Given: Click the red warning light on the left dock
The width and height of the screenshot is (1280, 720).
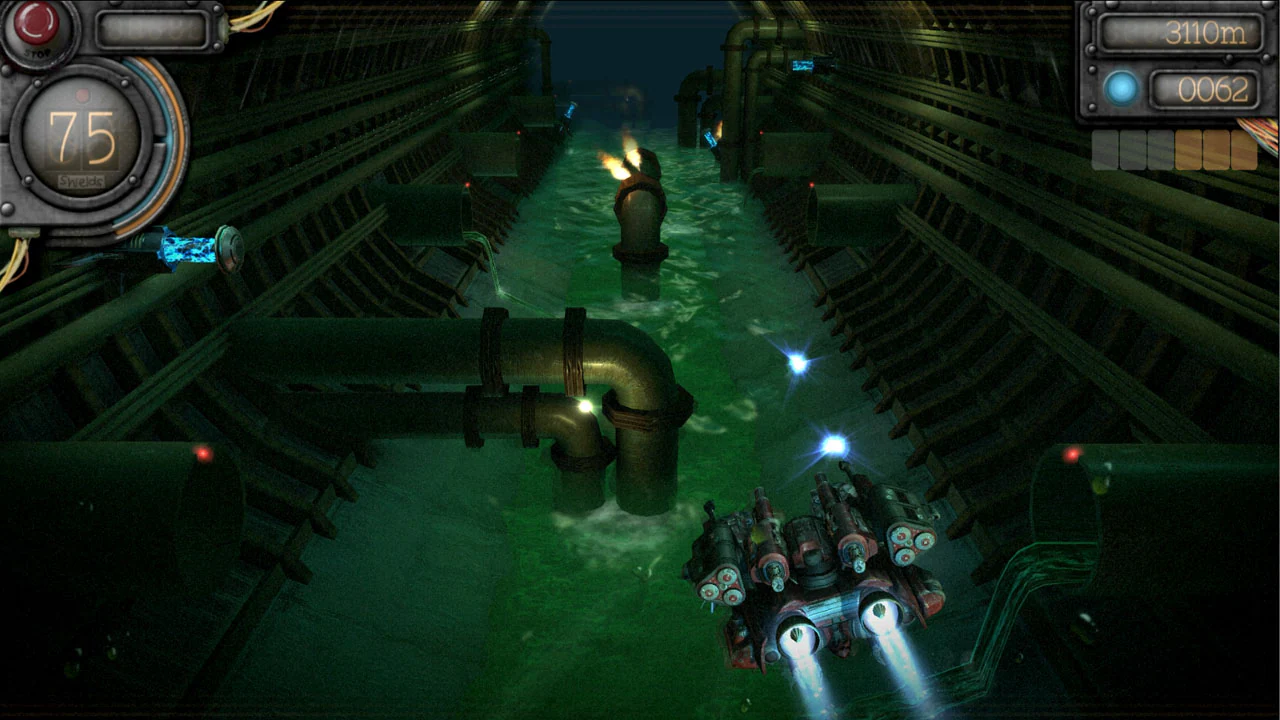Looking at the screenshot, I should [x=203, y=452].
